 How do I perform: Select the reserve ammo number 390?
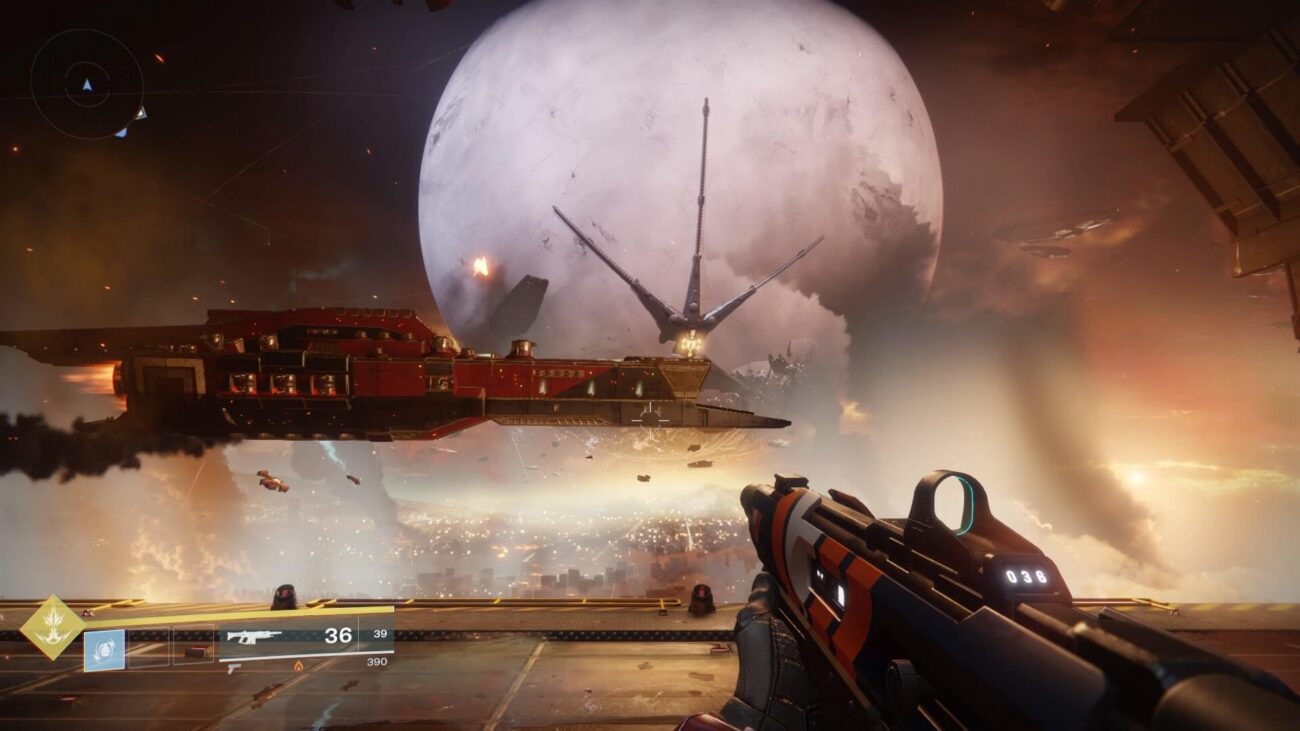(x=377, y=662)
